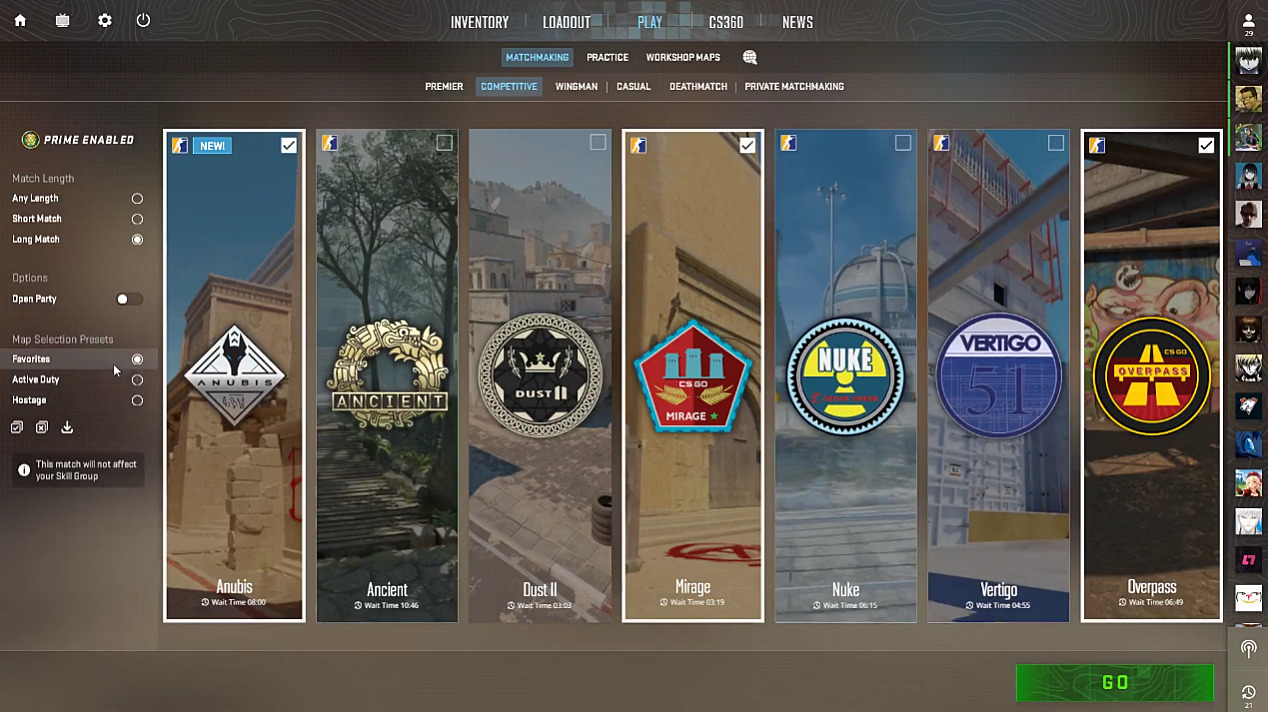Select the Active Duty map preset

tap(137, 380)
